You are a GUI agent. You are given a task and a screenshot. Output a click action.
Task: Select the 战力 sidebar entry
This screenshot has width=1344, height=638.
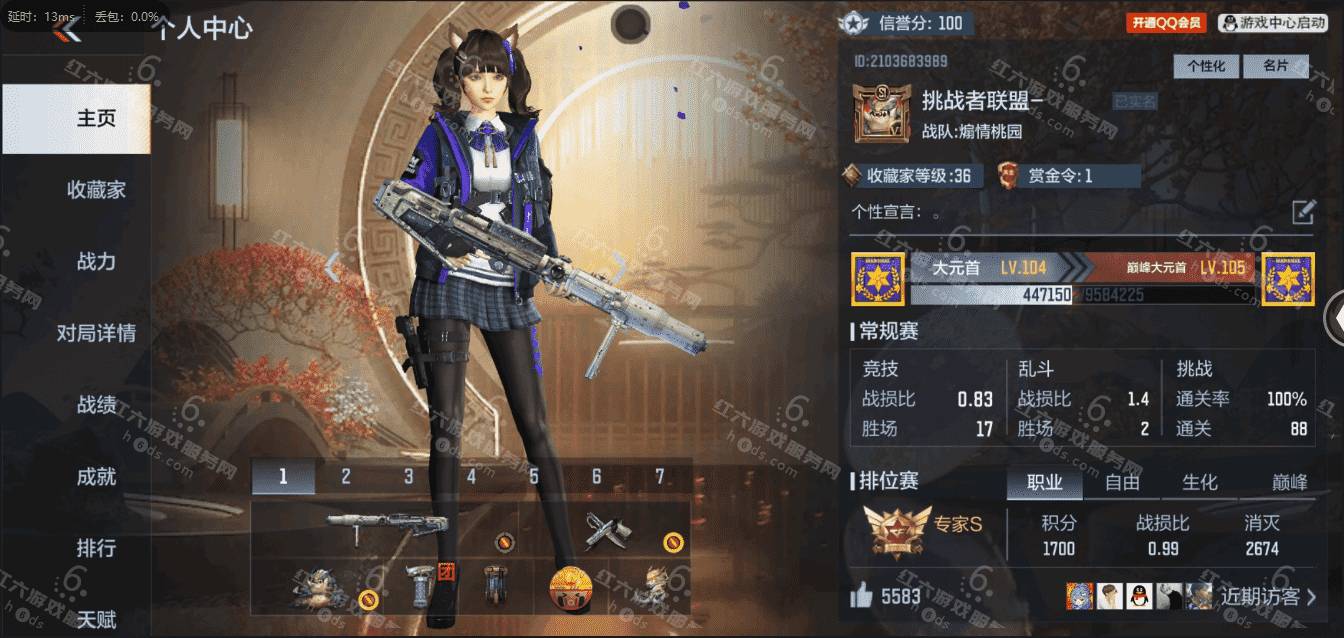(96, 262)
